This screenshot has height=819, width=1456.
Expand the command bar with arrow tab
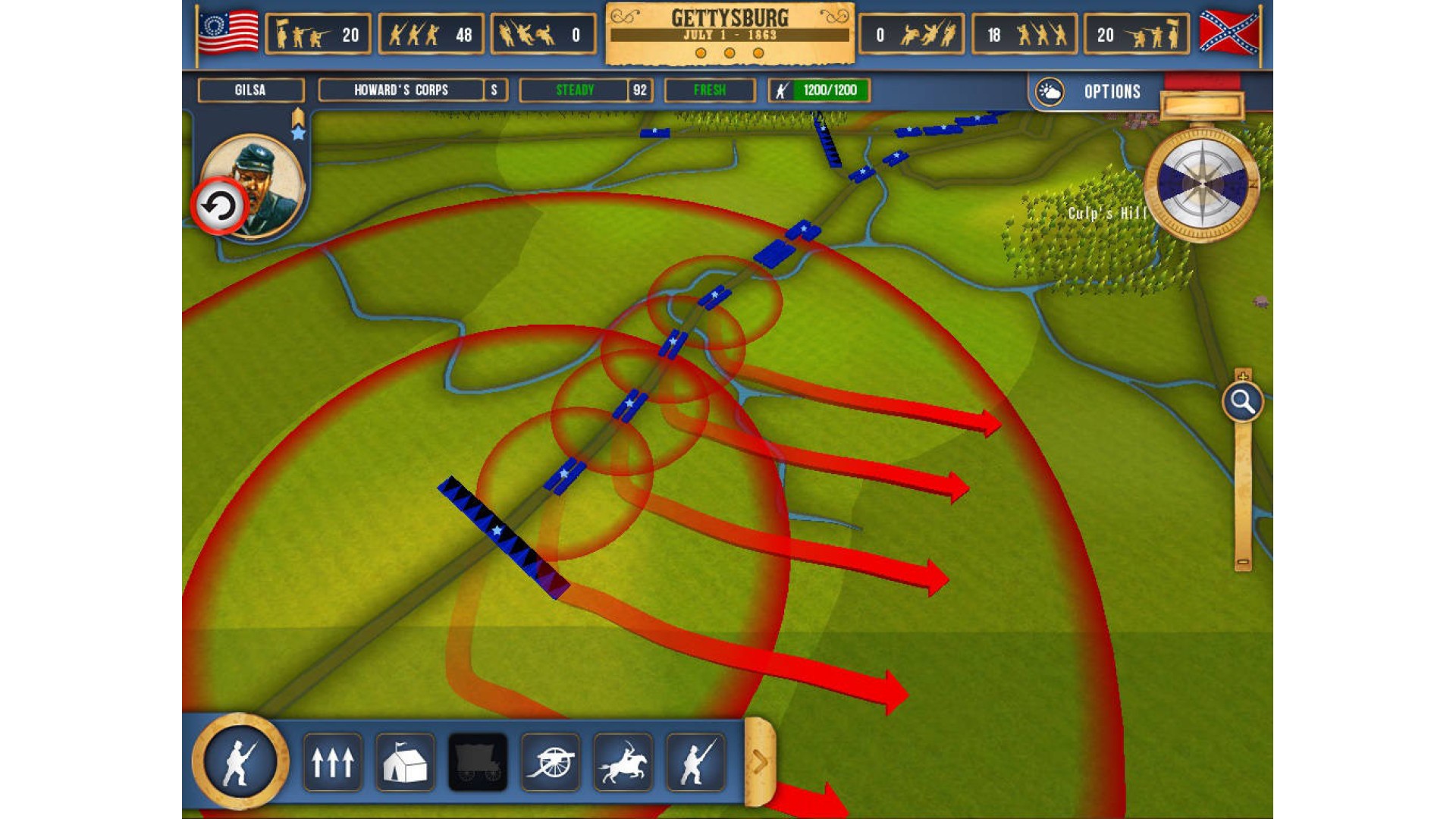[759, 761]
